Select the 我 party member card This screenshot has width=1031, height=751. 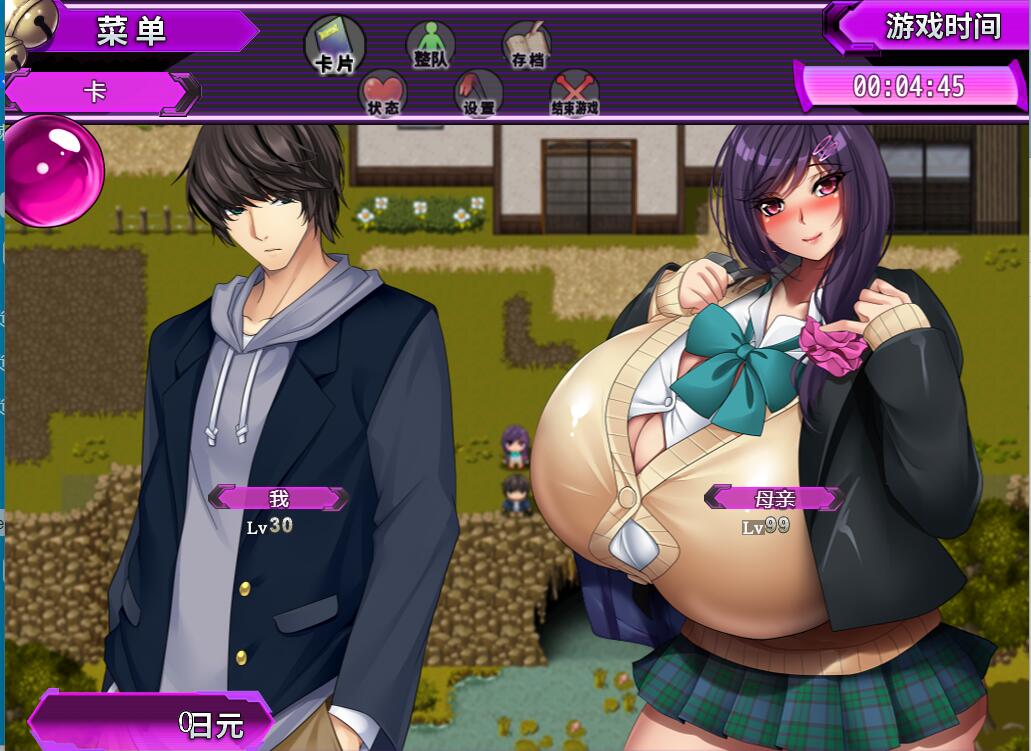[x=279, y=498]
